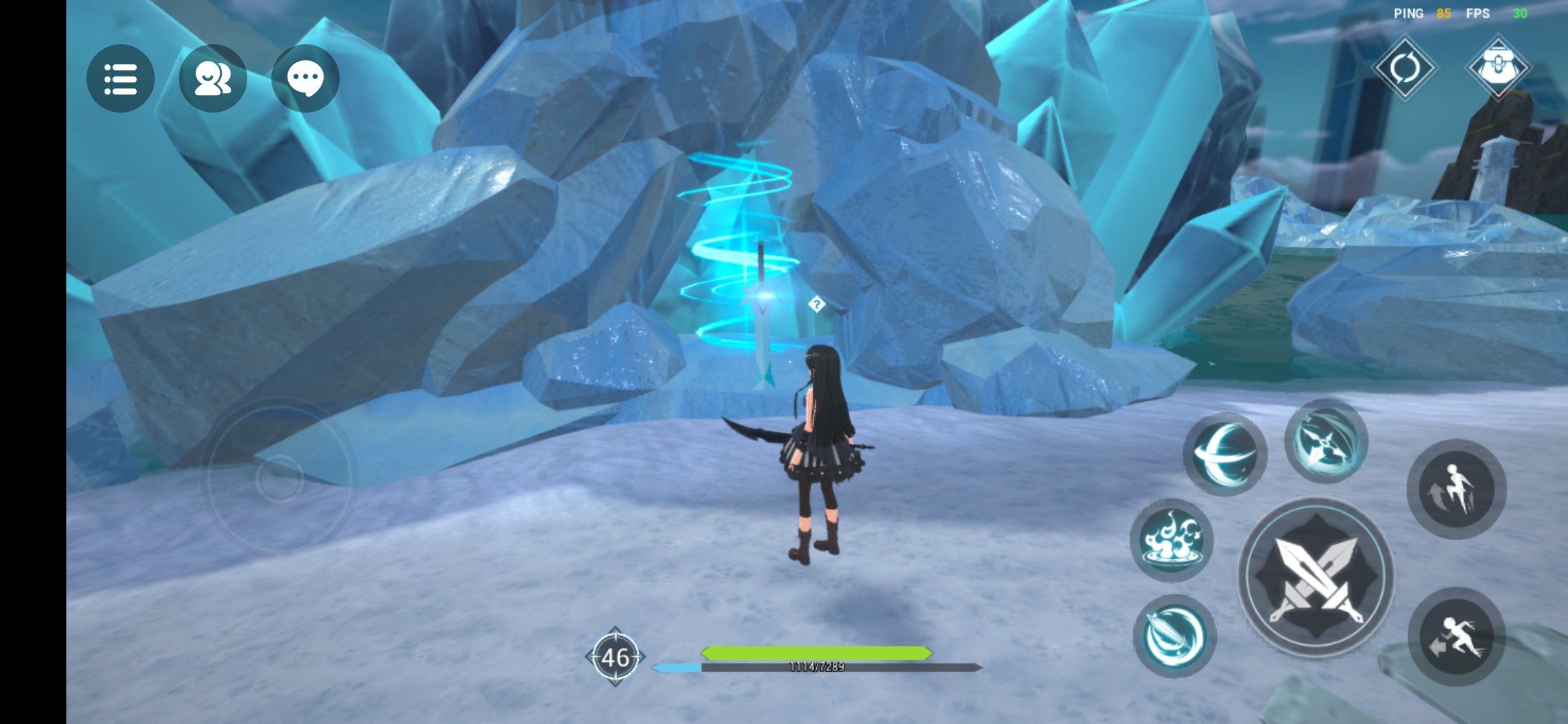Tap the circular arrows swap icon
Viewport: 1568px width, 724px height.
(x=1404, y=68)
